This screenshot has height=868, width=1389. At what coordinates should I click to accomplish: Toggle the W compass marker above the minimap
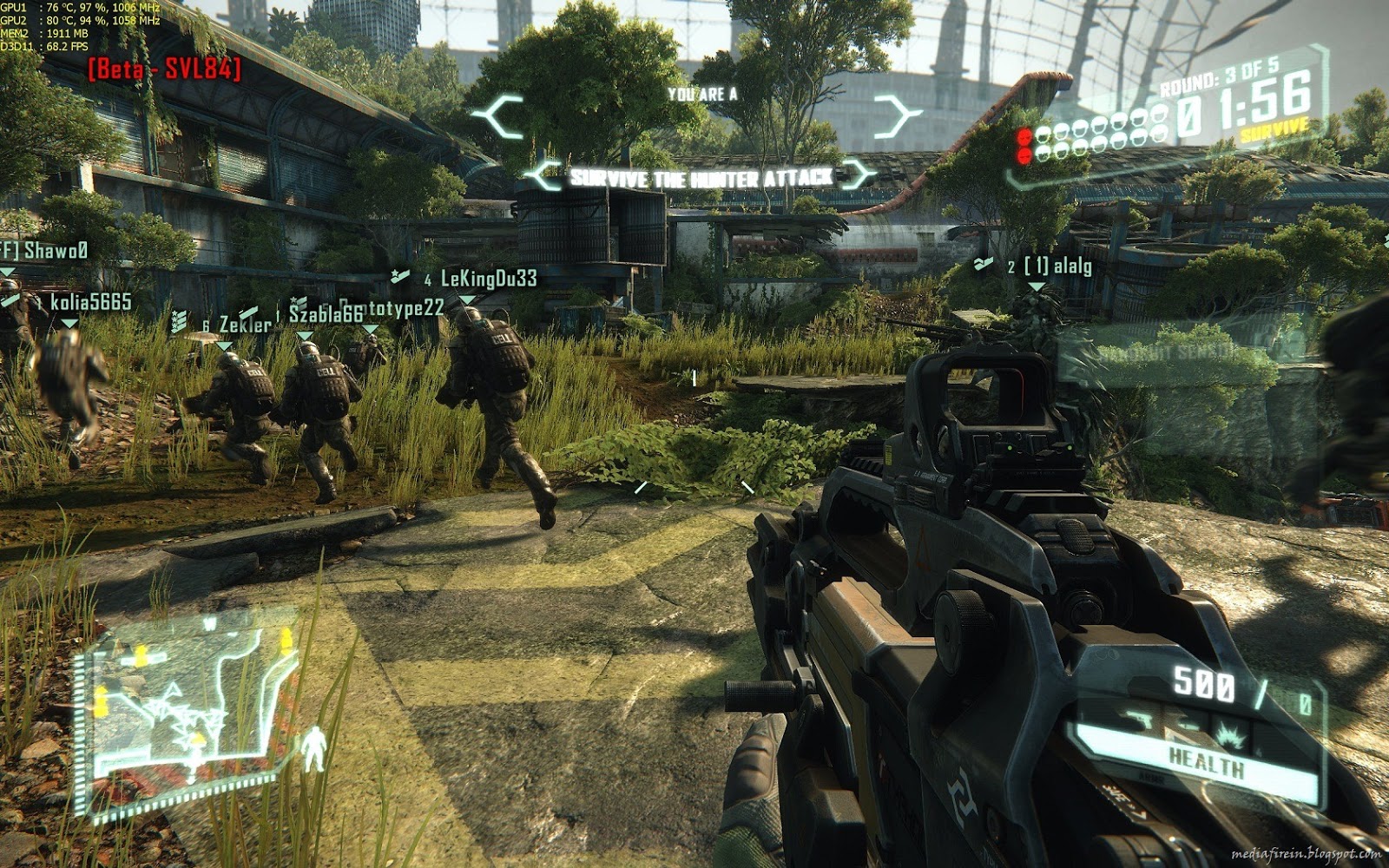click(211, 621)
